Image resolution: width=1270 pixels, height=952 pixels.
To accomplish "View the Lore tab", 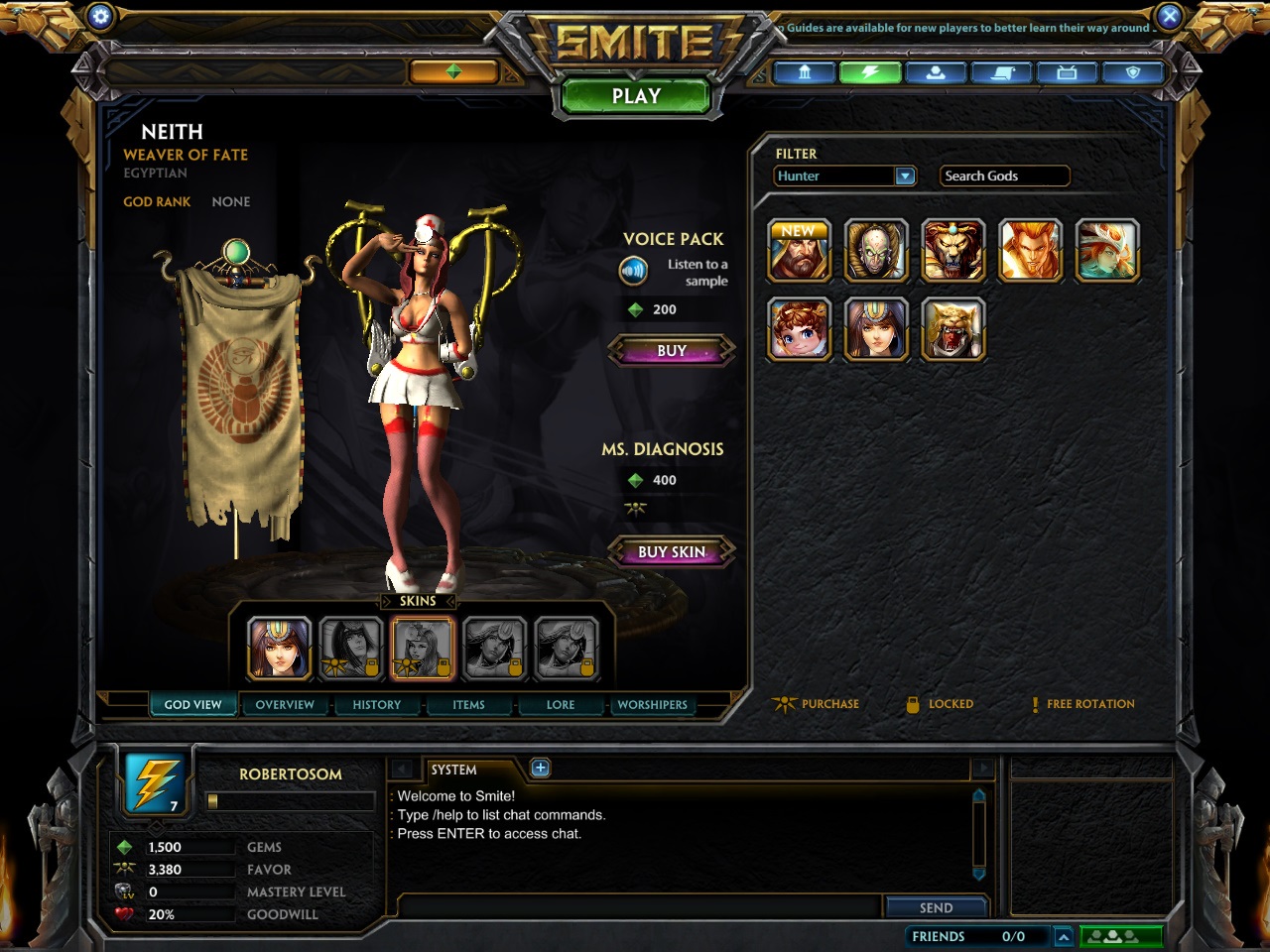I will (561, 704).
